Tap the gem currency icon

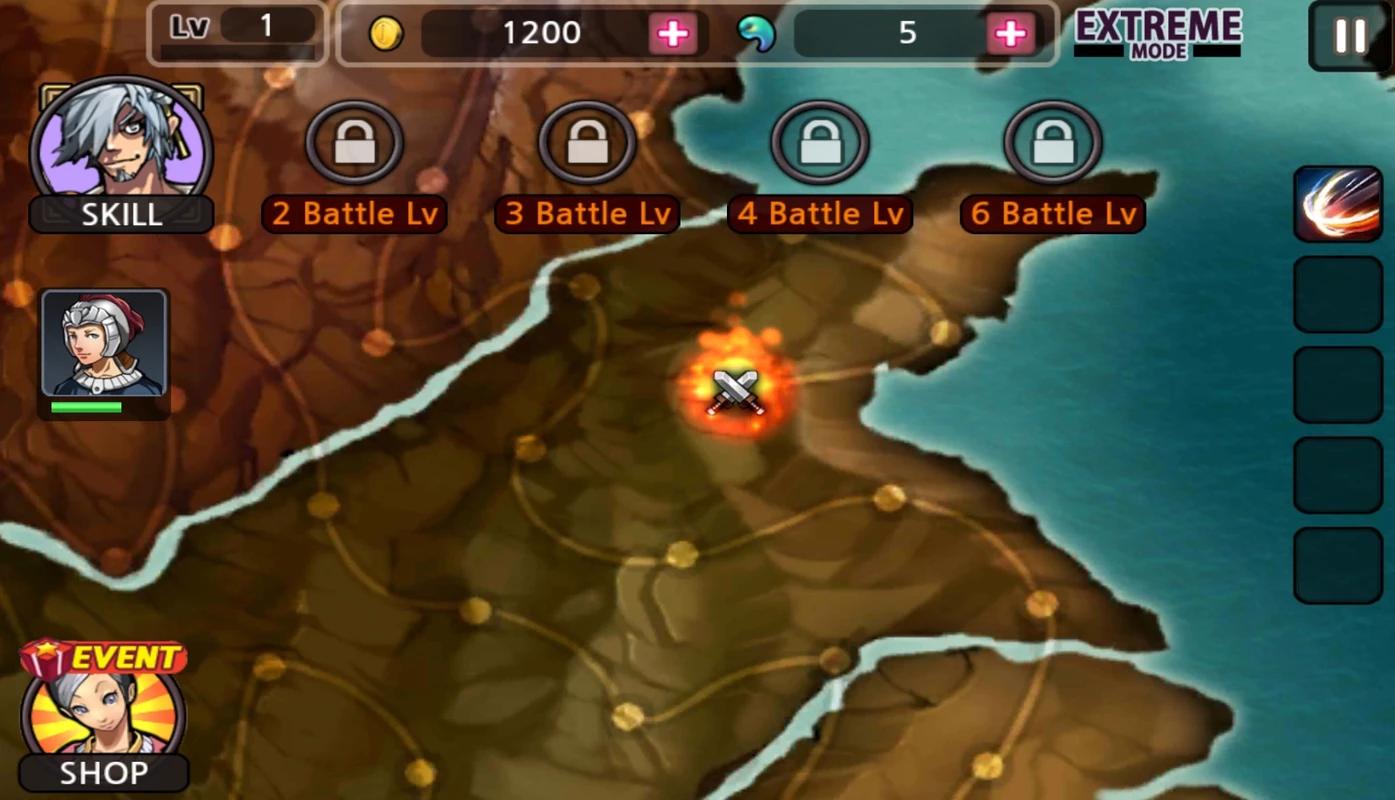click(x=759, y=33)
